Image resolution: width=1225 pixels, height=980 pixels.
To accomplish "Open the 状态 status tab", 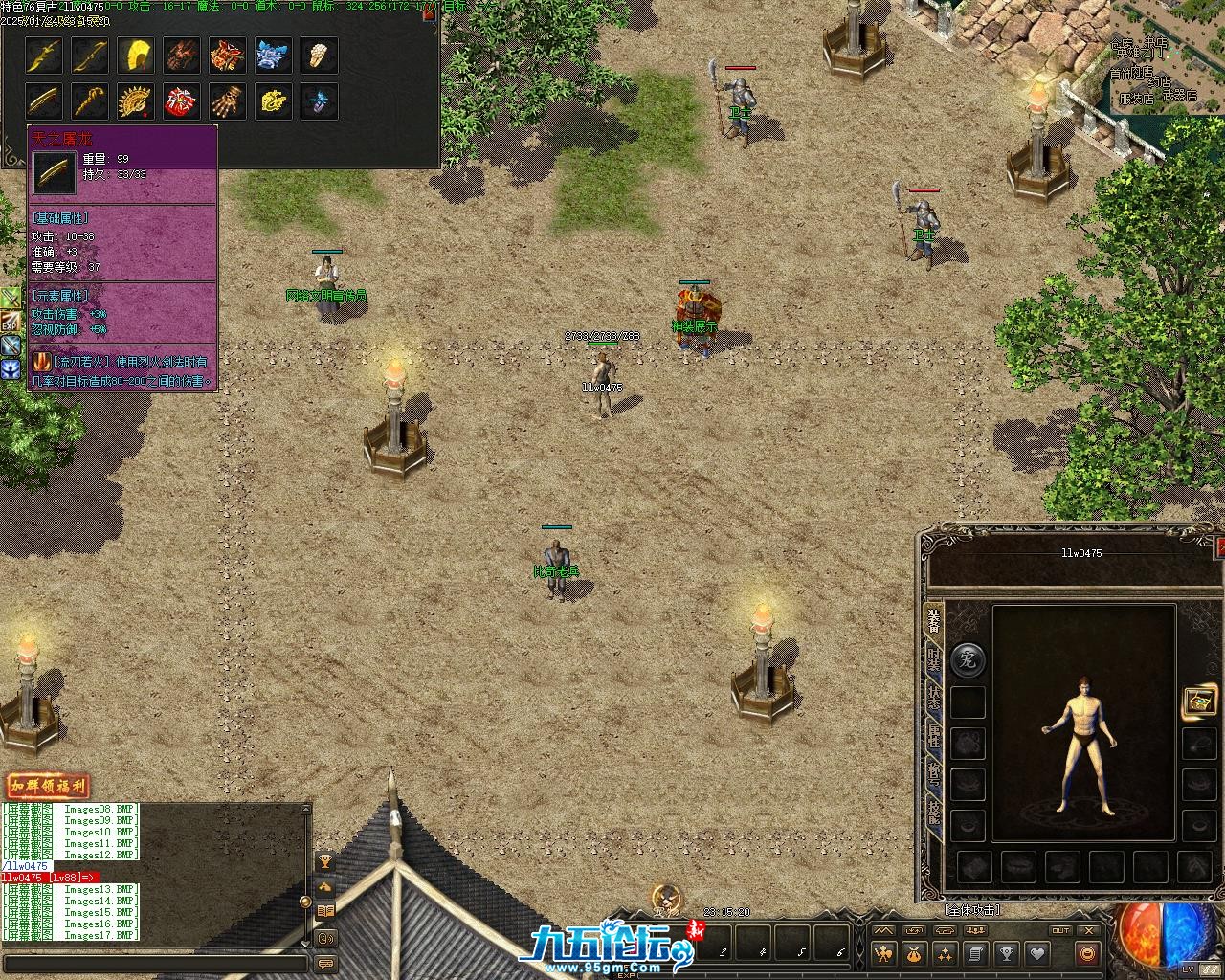I will pyautogui.click(x=933, y=699).
